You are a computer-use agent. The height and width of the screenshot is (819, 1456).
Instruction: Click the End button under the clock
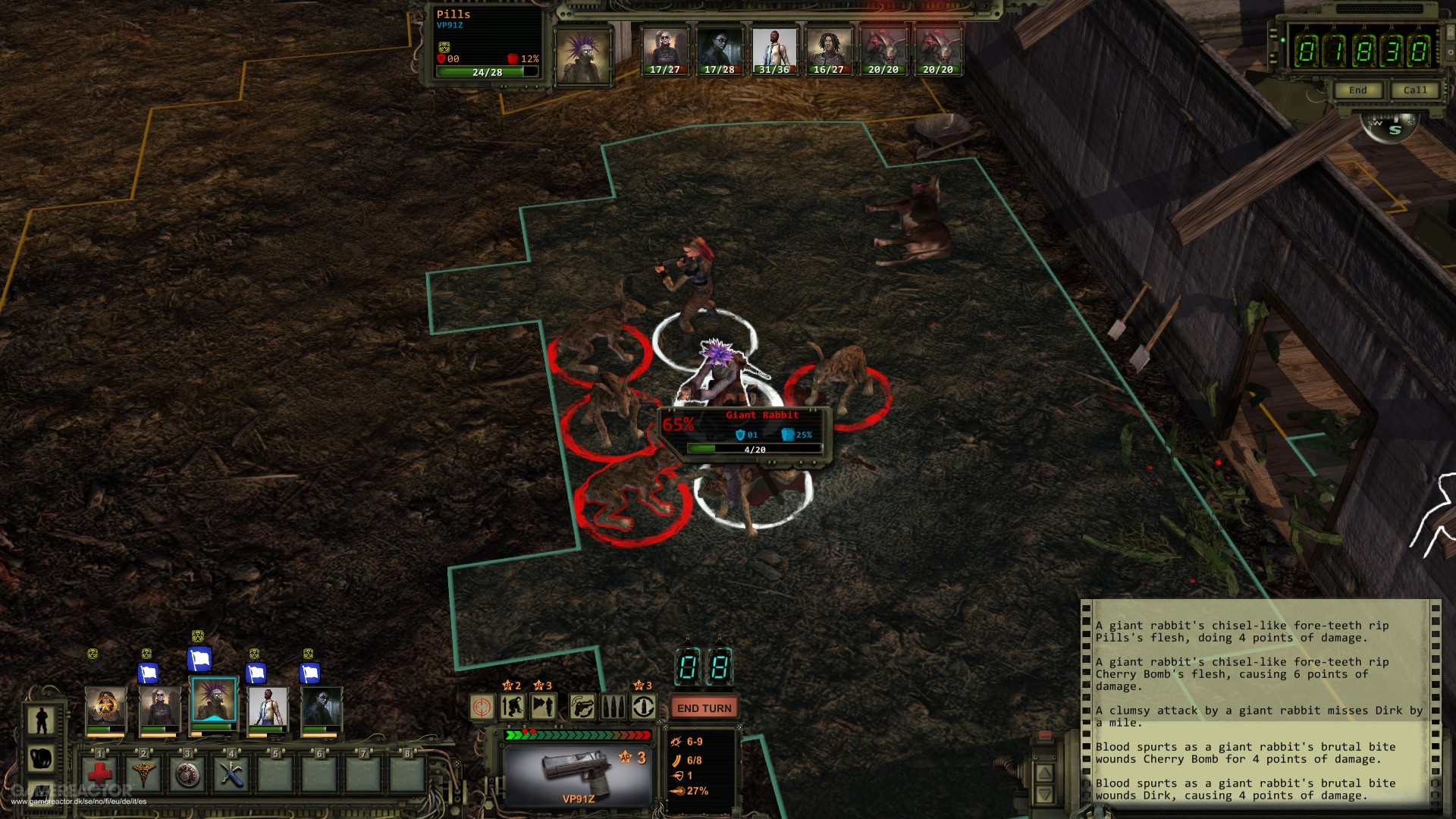tap(1357, 90)
